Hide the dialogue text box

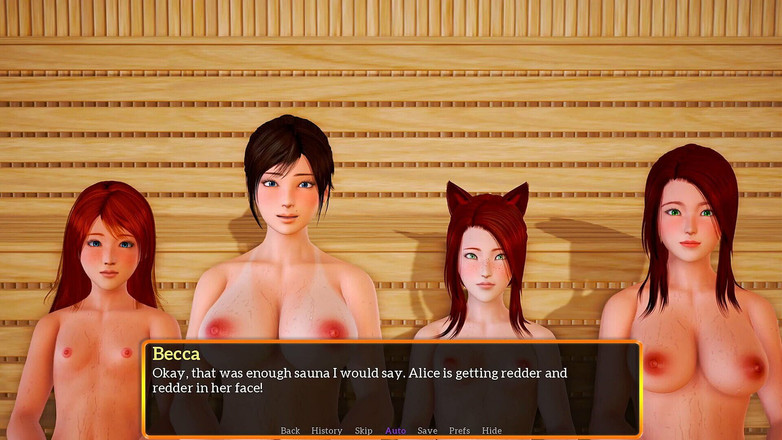click(x=492, y=431)
